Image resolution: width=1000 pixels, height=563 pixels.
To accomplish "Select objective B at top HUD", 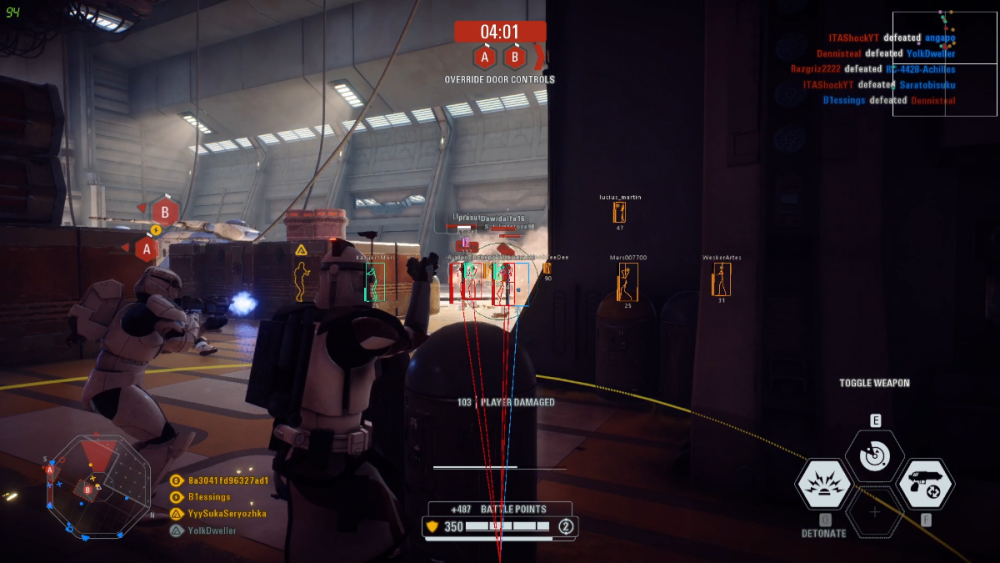I will pyautogui.click(x=514, y=57).
